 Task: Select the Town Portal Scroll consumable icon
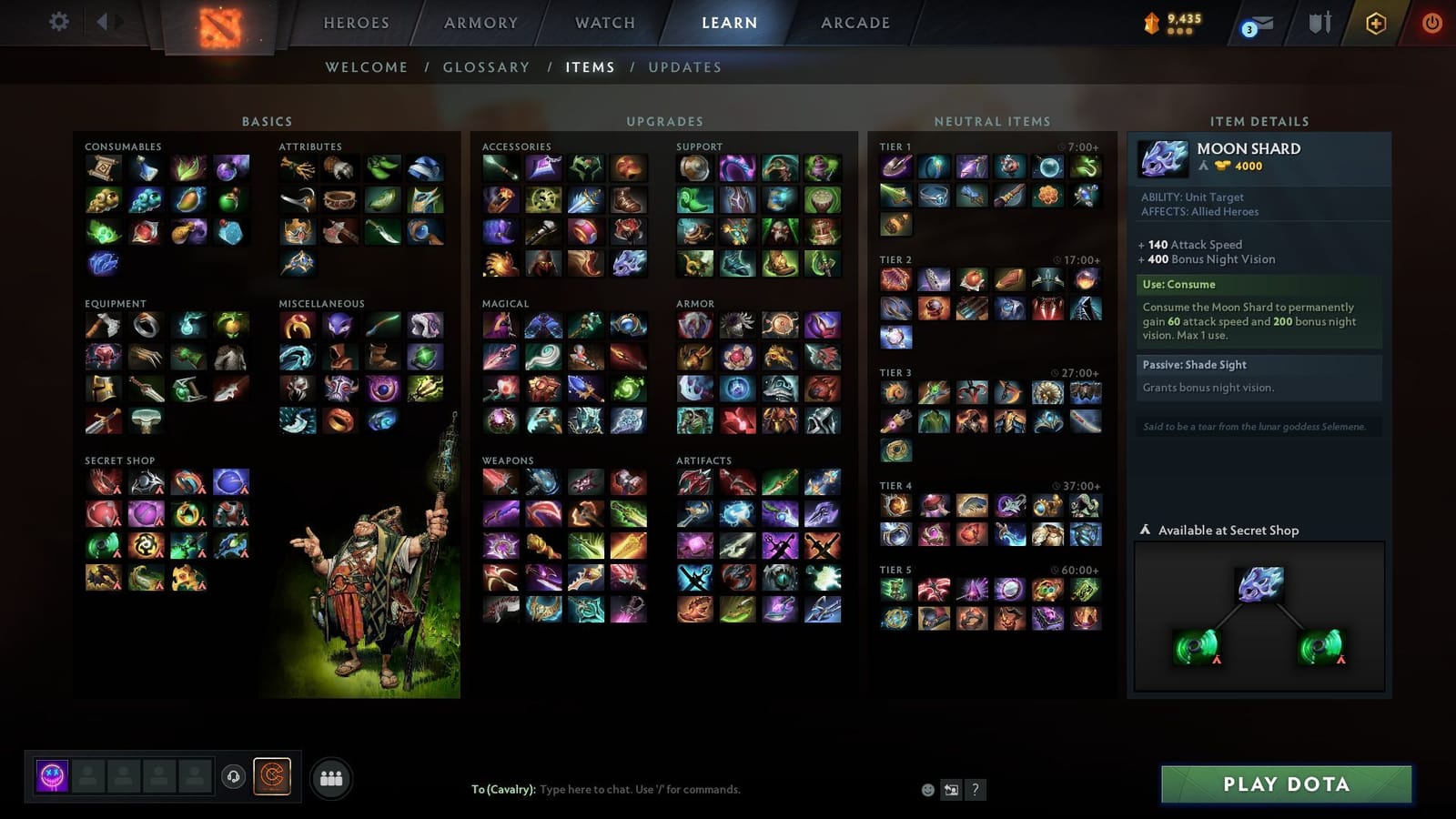click(103, 167)
